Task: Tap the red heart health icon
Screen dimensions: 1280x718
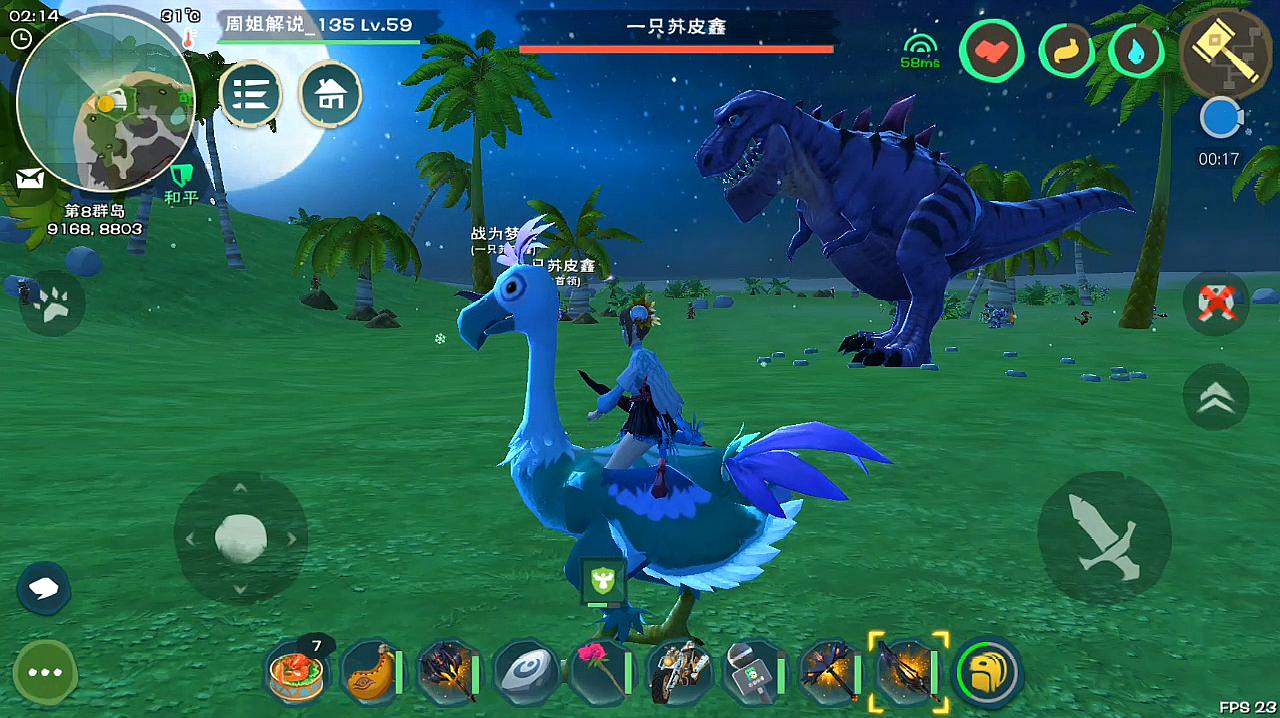Action: pyautogui.click(x=991, y=51)
